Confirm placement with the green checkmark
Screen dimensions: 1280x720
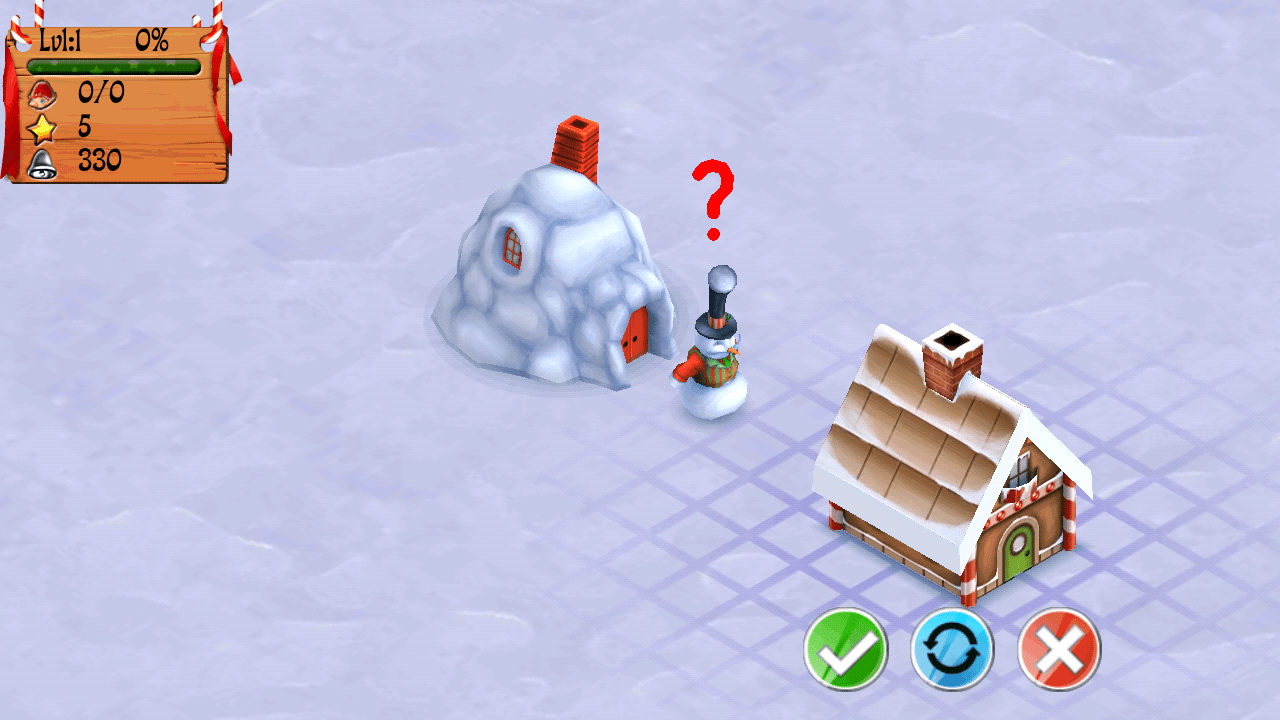click(x=845, y=649)
